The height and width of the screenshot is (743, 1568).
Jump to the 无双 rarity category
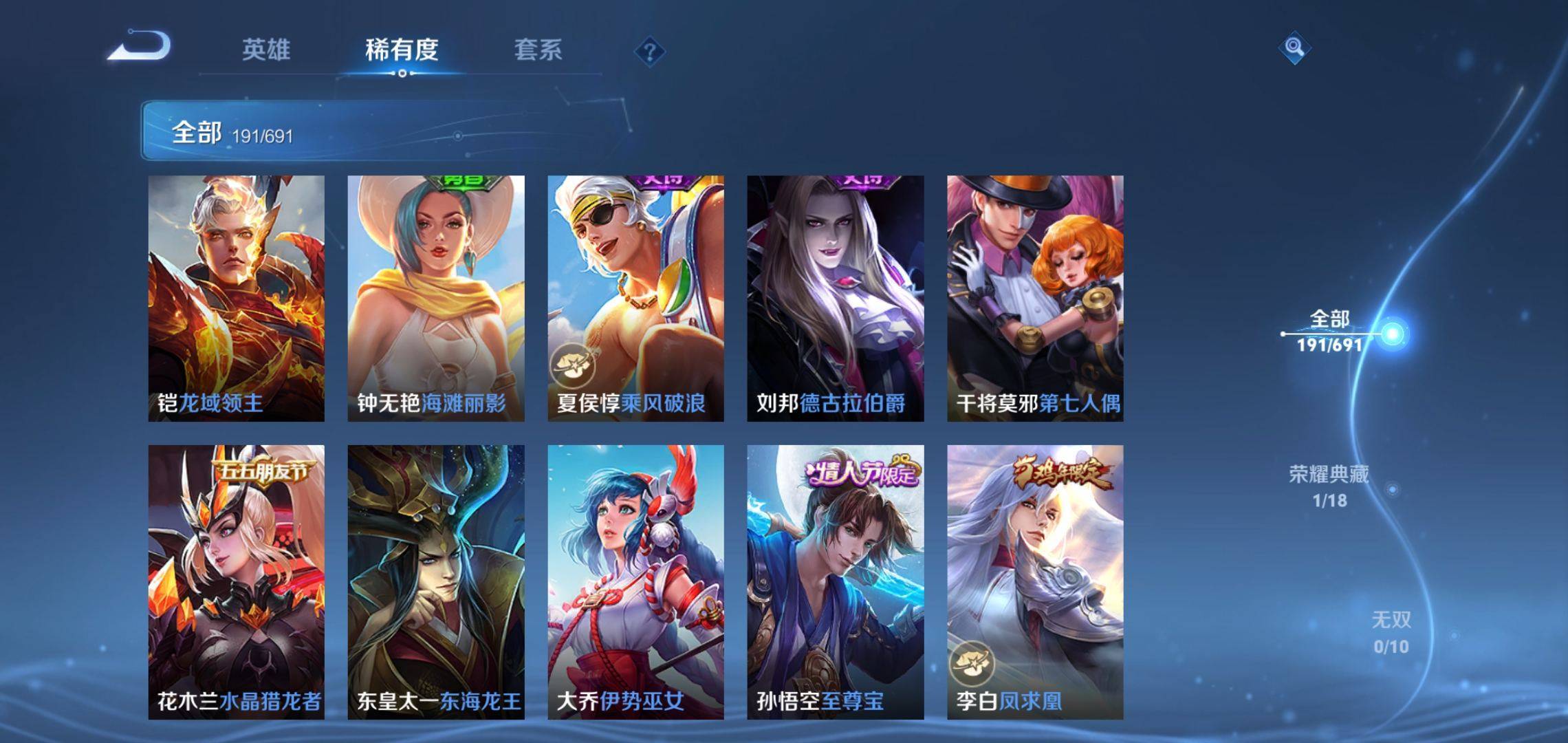(1391, 632)
